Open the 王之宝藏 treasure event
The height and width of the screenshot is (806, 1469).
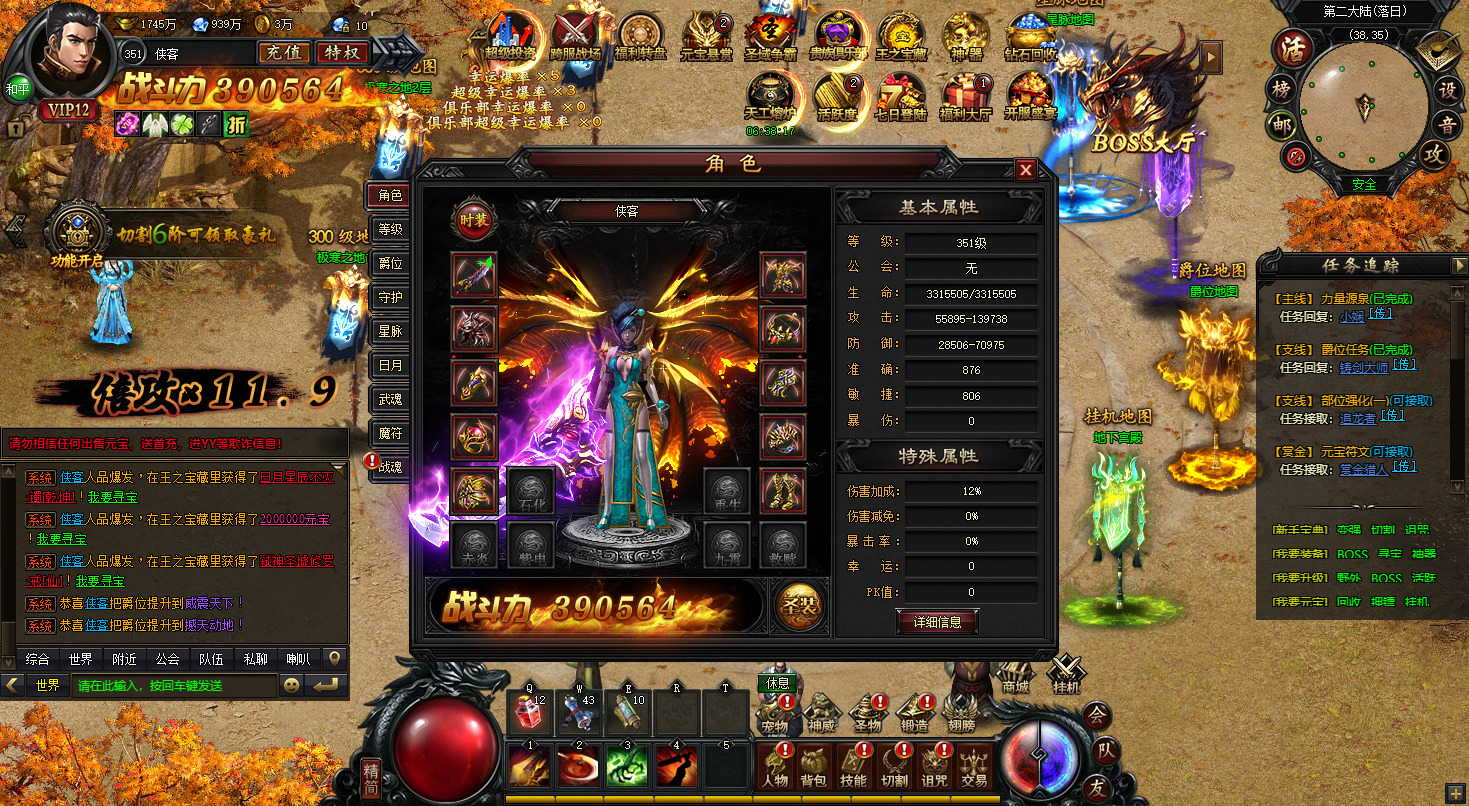[x=900, y=35]
